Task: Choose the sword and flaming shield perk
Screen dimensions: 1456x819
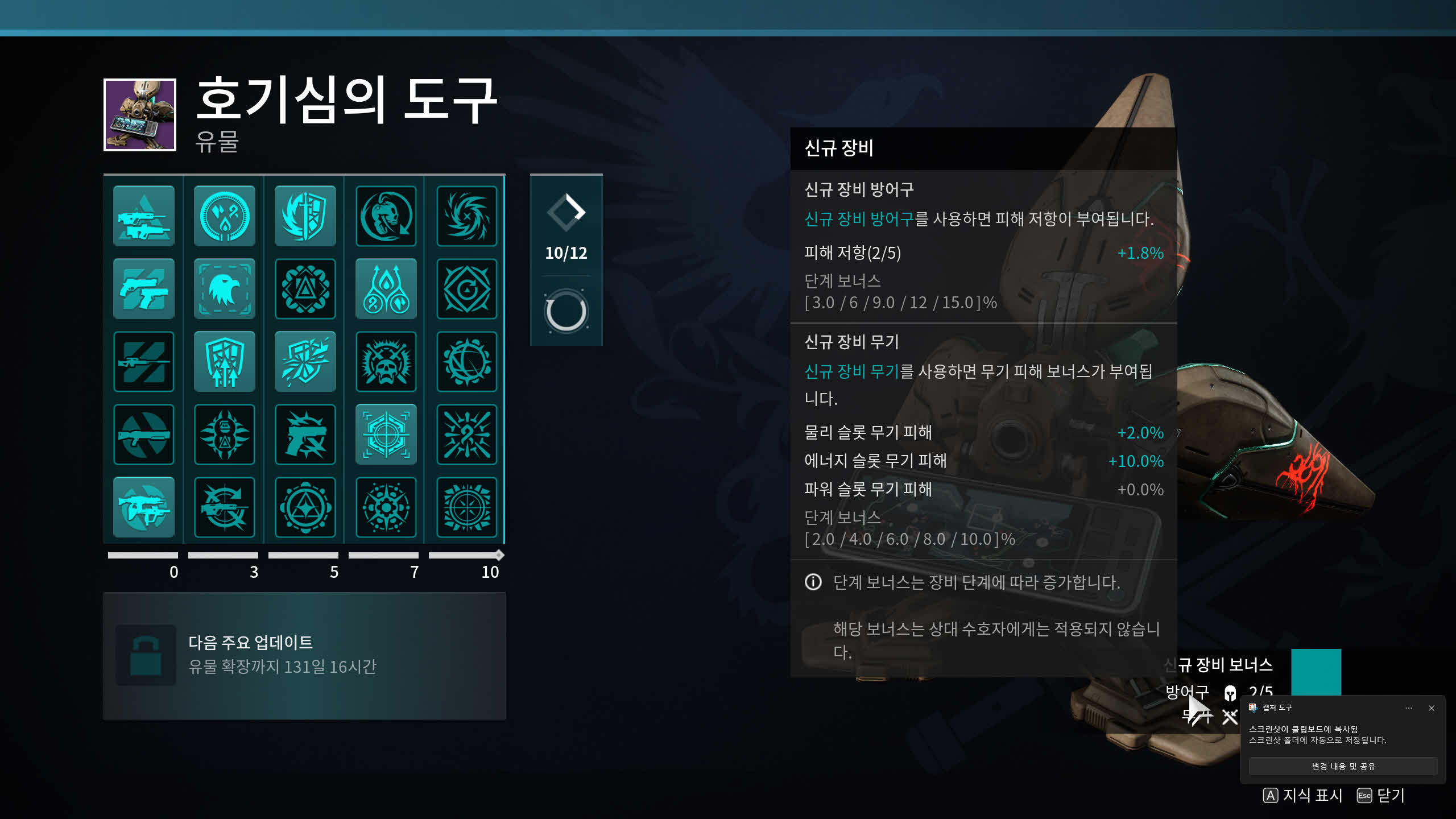Action: tap(305, 216)
